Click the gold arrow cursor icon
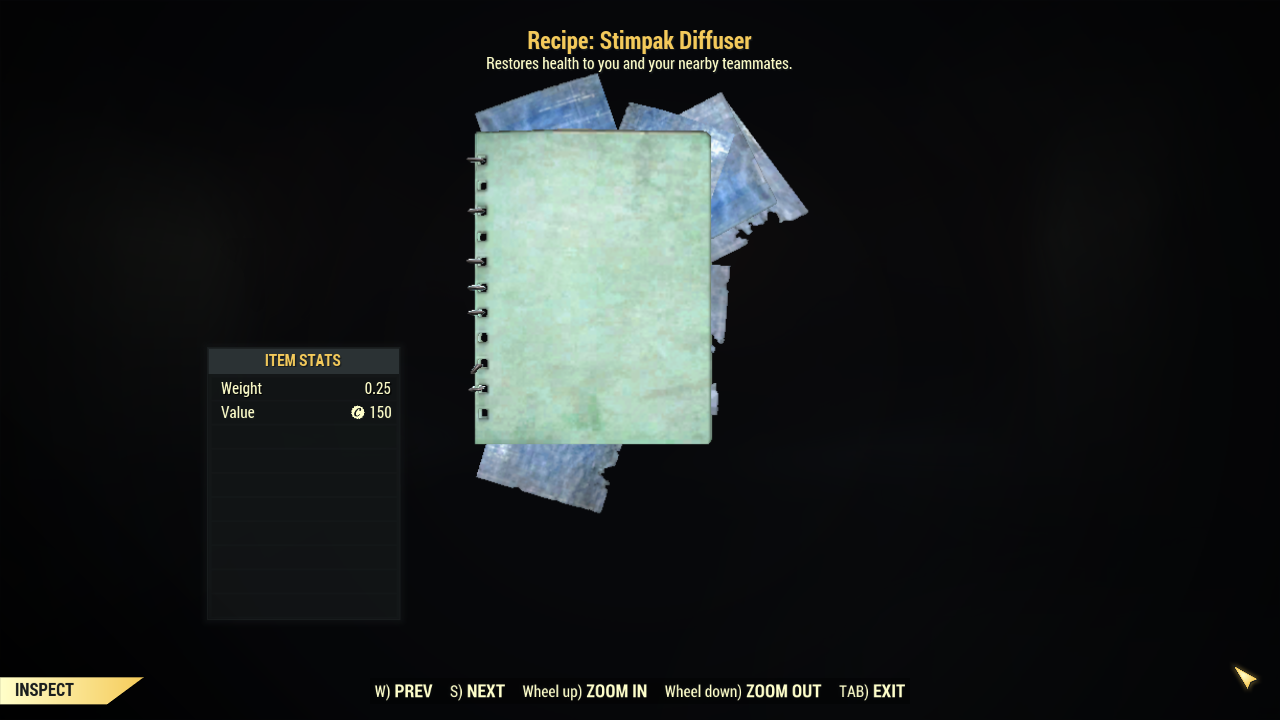This screenshot has width=1280, height=720. pyautogui.click(x=1245, y=678)
